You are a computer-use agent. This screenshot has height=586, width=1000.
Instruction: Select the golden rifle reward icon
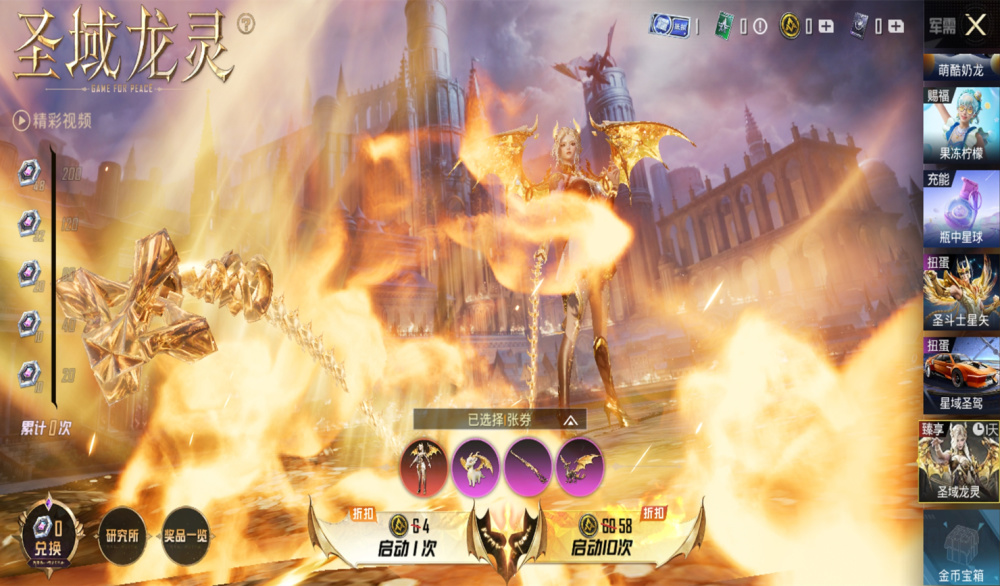[x=528, y=466]
